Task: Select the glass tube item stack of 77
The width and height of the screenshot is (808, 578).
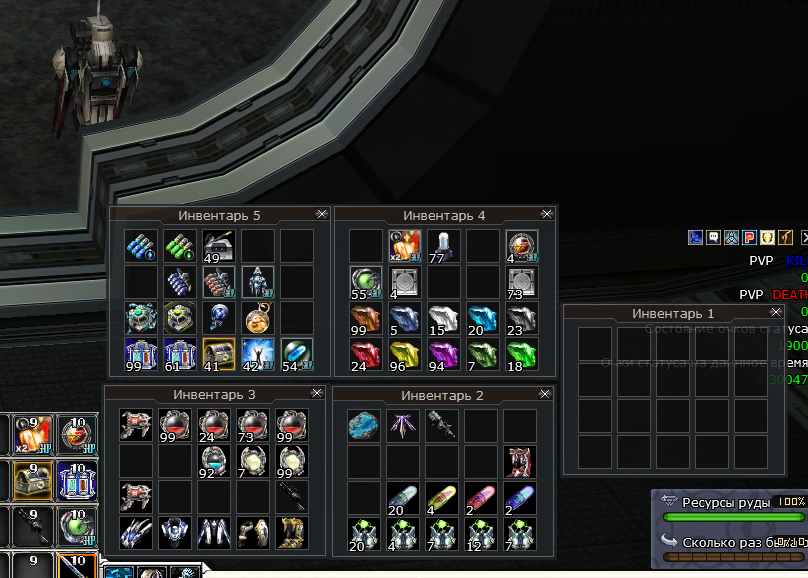Action: click(443, 246)
